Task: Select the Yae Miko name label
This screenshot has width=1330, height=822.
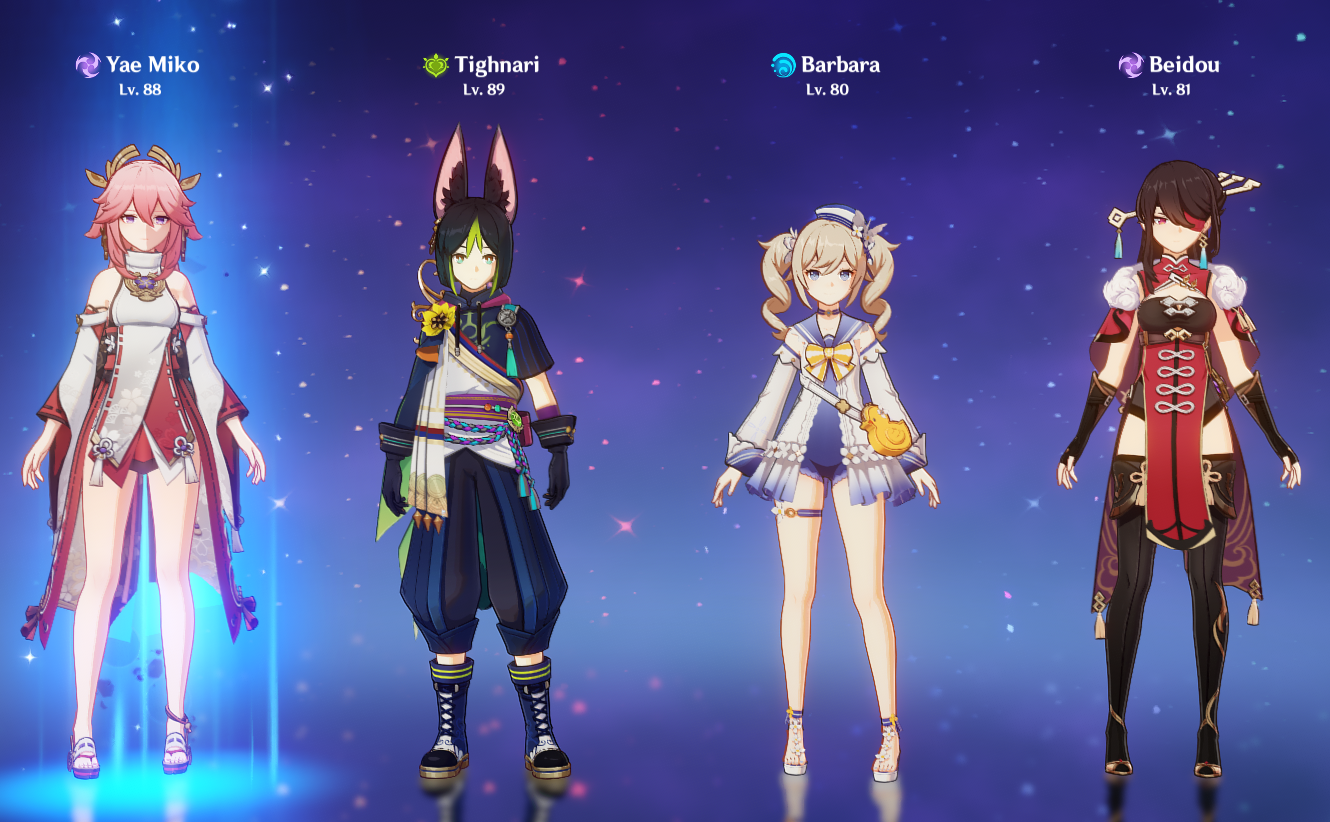Action: click(152, 65)
